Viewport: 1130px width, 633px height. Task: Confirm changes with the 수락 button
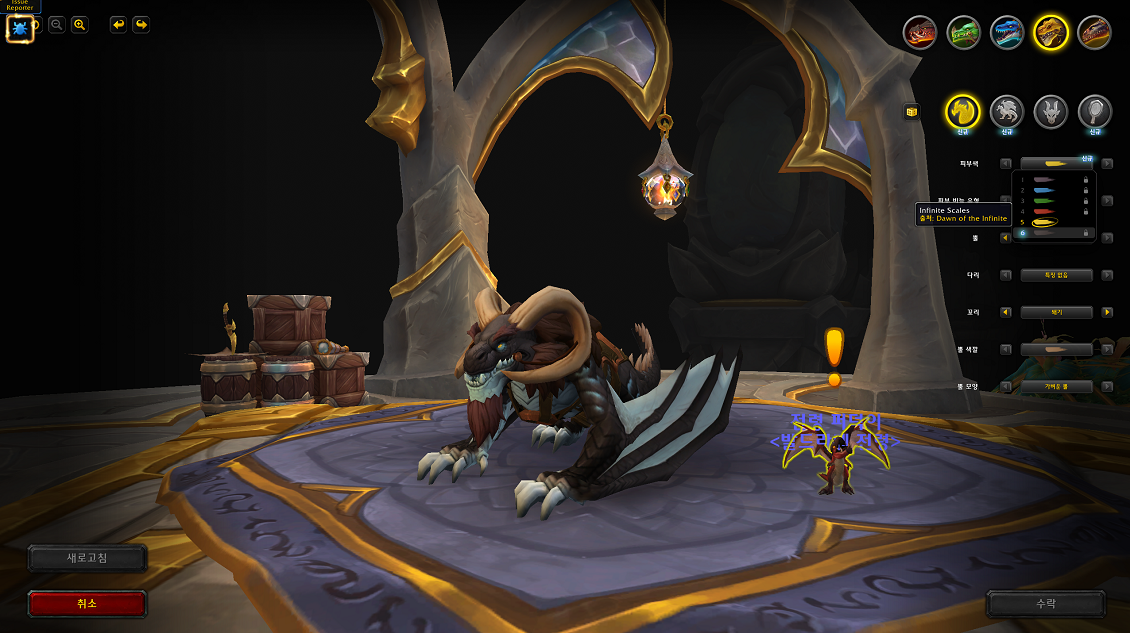[1045, 604]
